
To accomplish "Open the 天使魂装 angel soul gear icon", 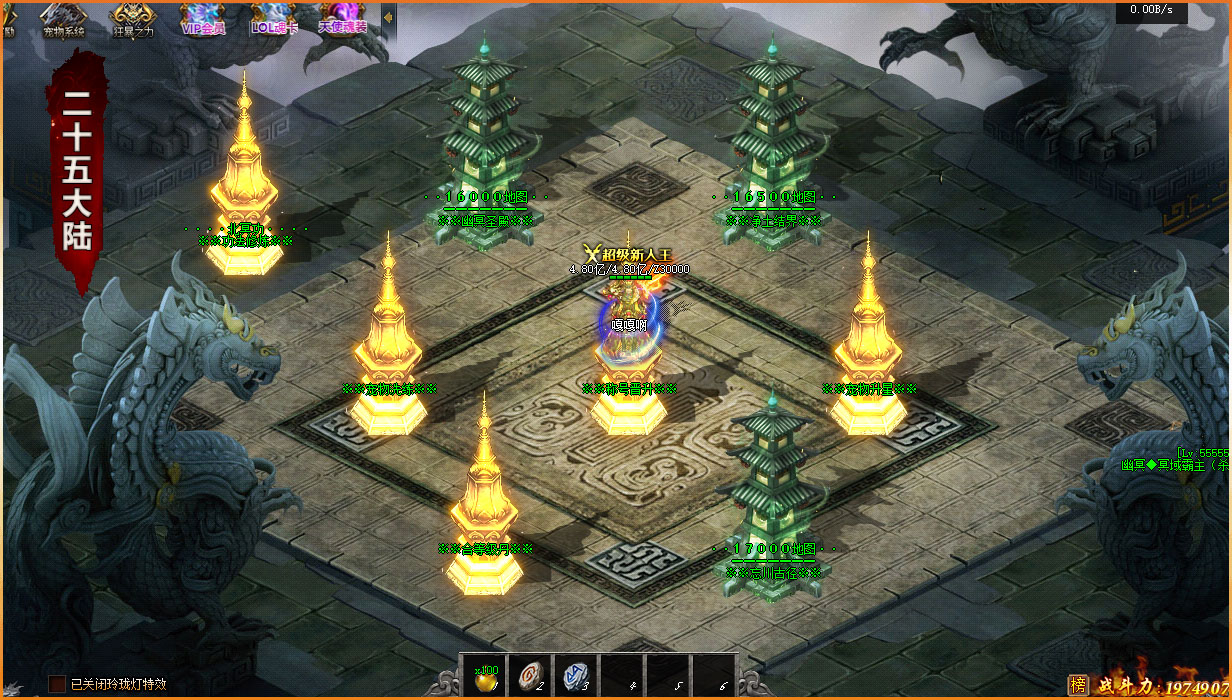I will click(342, 19).
